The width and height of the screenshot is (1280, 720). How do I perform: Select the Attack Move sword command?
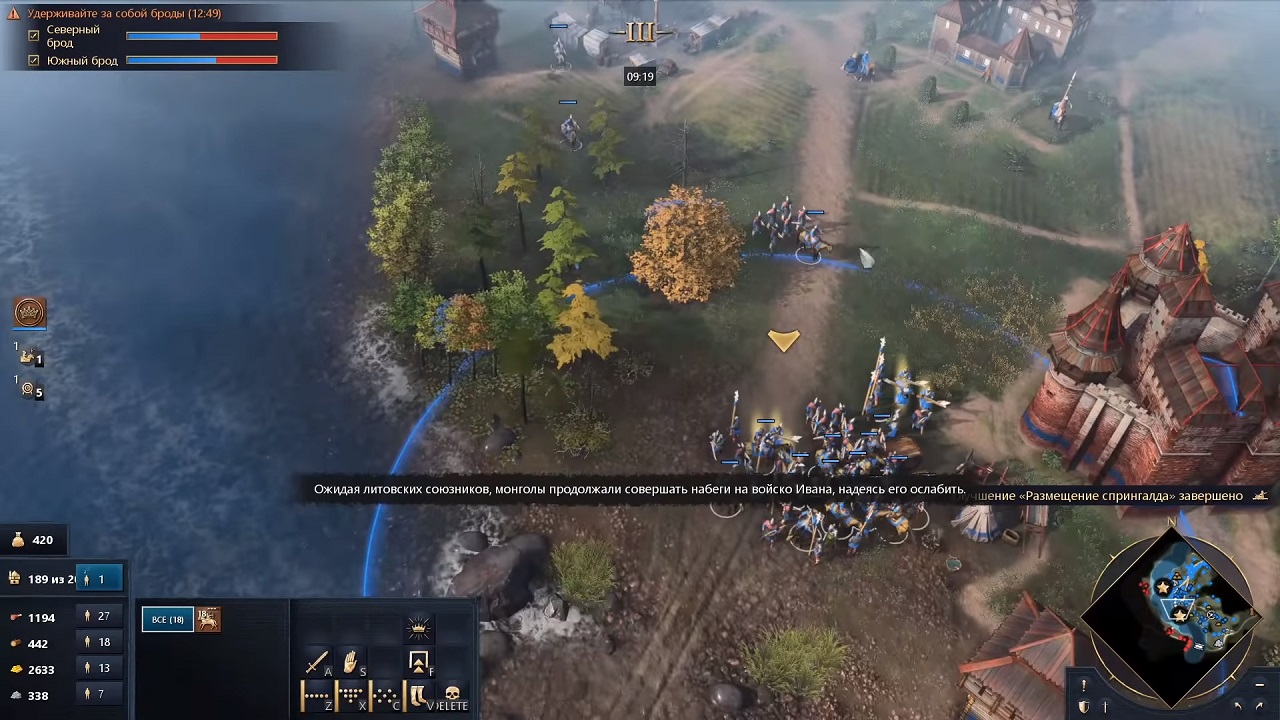(317, 660)
